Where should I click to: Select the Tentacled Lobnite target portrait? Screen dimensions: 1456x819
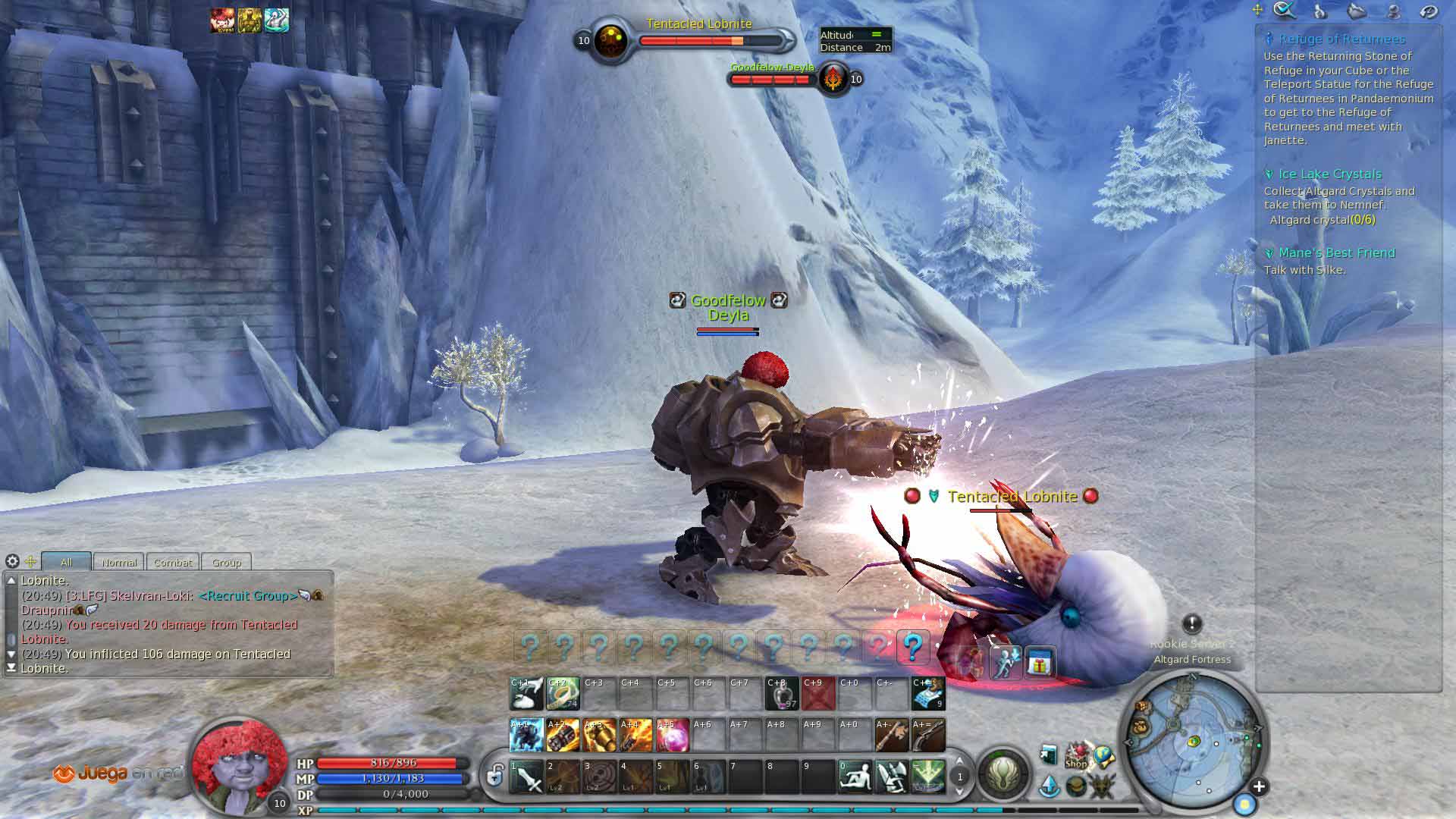pyautogui.click(x=610, y=41)
